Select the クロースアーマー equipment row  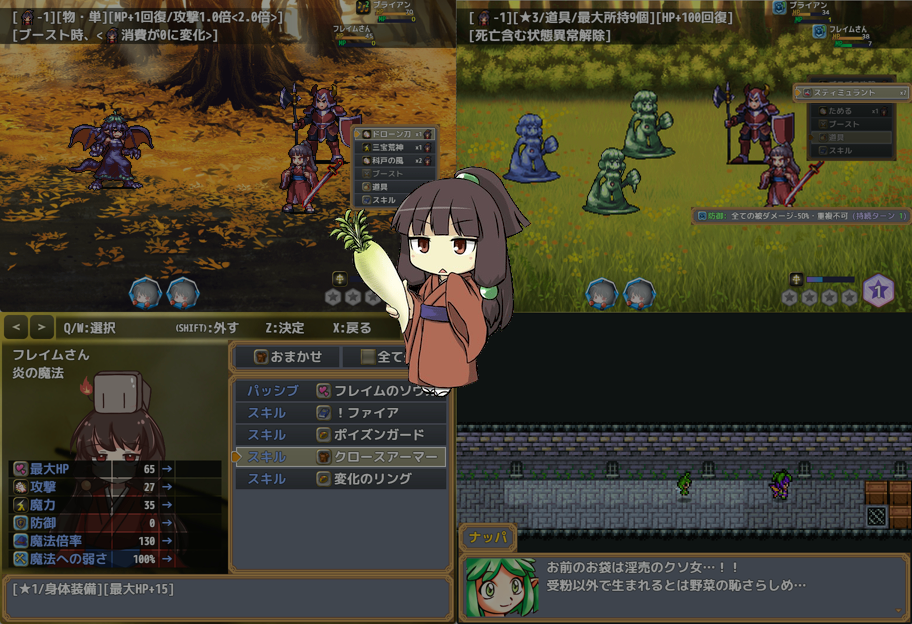[x=340, y=457]
